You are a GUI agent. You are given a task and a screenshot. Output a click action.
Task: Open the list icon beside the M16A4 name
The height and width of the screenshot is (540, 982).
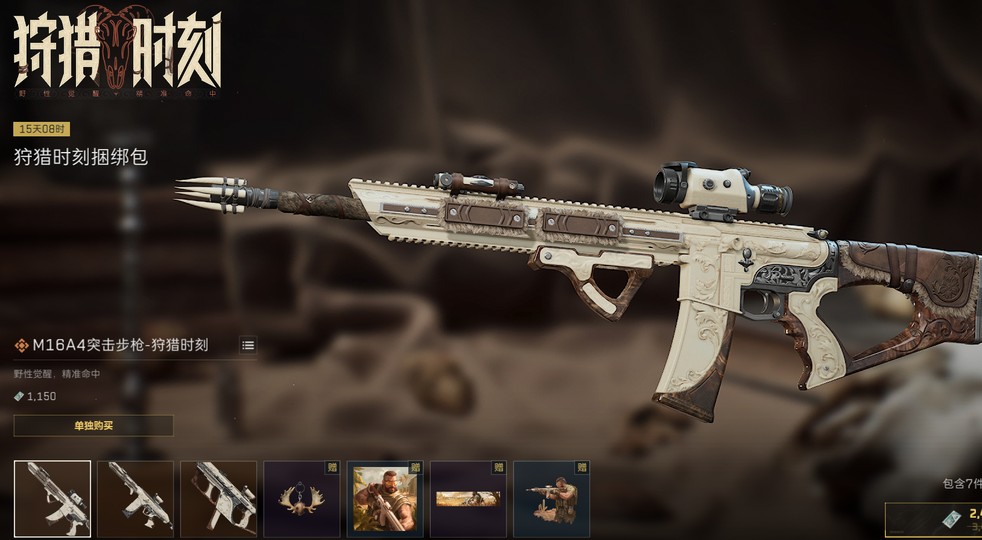click(x=248, y=345)
